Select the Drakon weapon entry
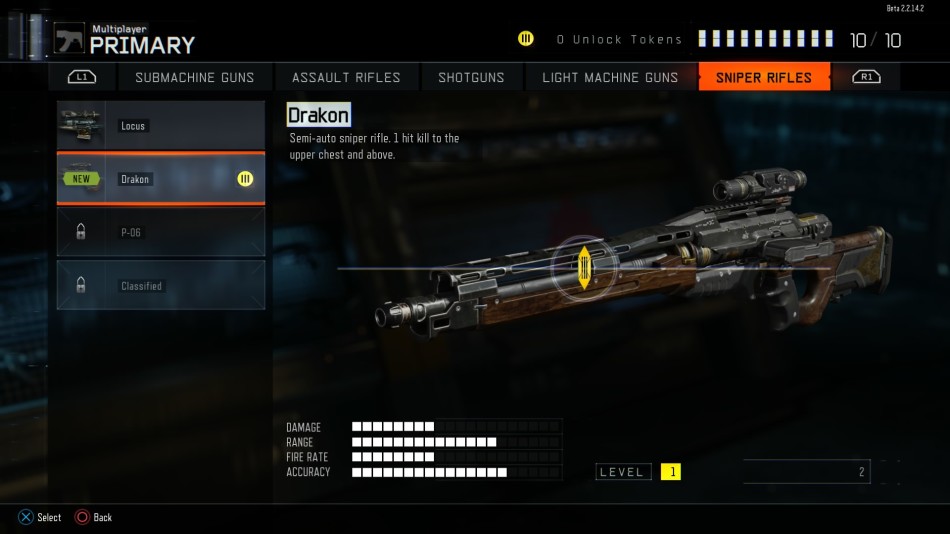The height and width of the screenshot is (534, 950). 161,179
